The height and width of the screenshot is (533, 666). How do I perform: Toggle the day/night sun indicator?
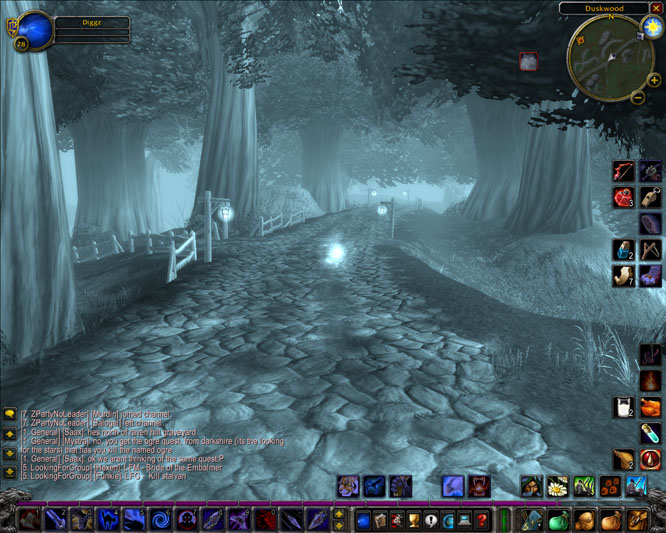click(x=653, y=27)
